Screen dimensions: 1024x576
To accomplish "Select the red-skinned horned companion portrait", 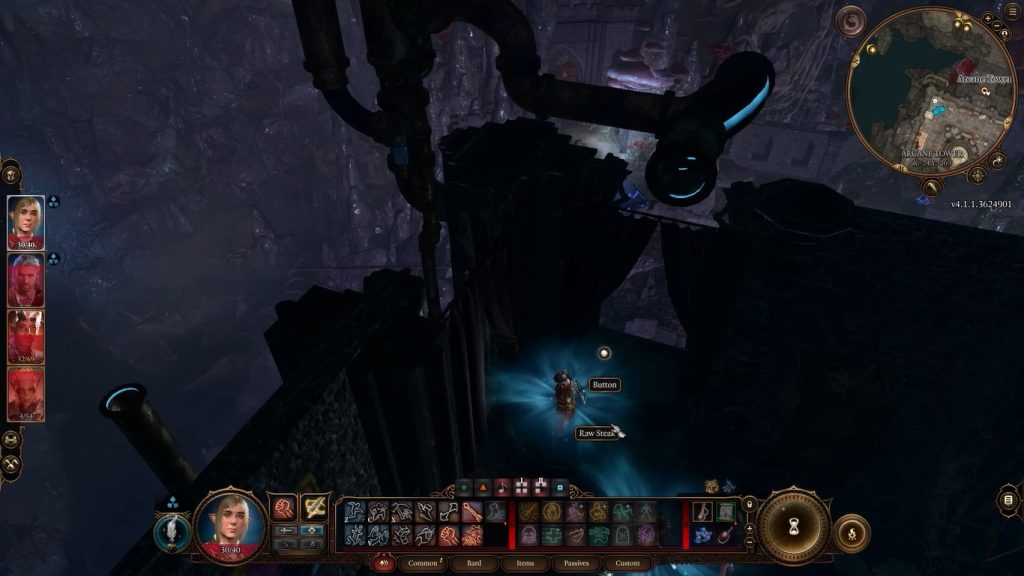I will (x=26, y=395).
